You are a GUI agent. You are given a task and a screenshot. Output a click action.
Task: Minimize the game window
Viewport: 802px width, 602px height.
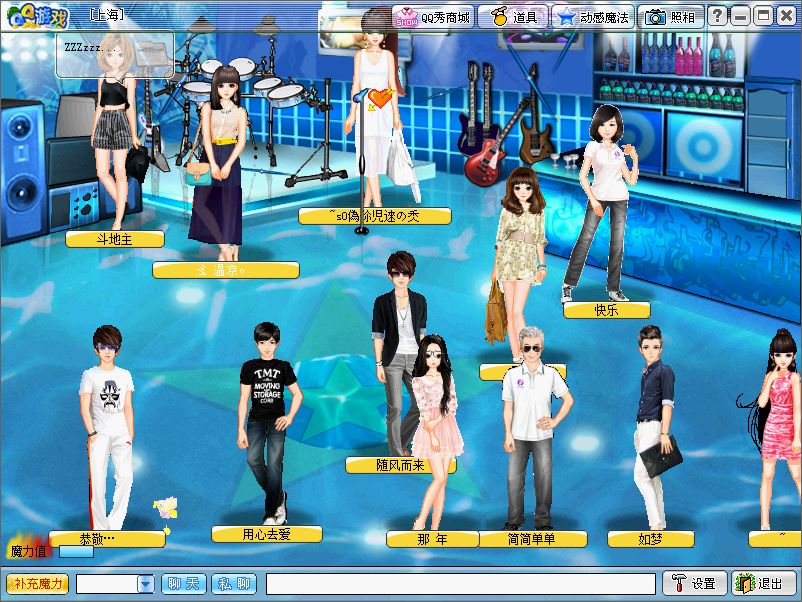coord(740,17)
